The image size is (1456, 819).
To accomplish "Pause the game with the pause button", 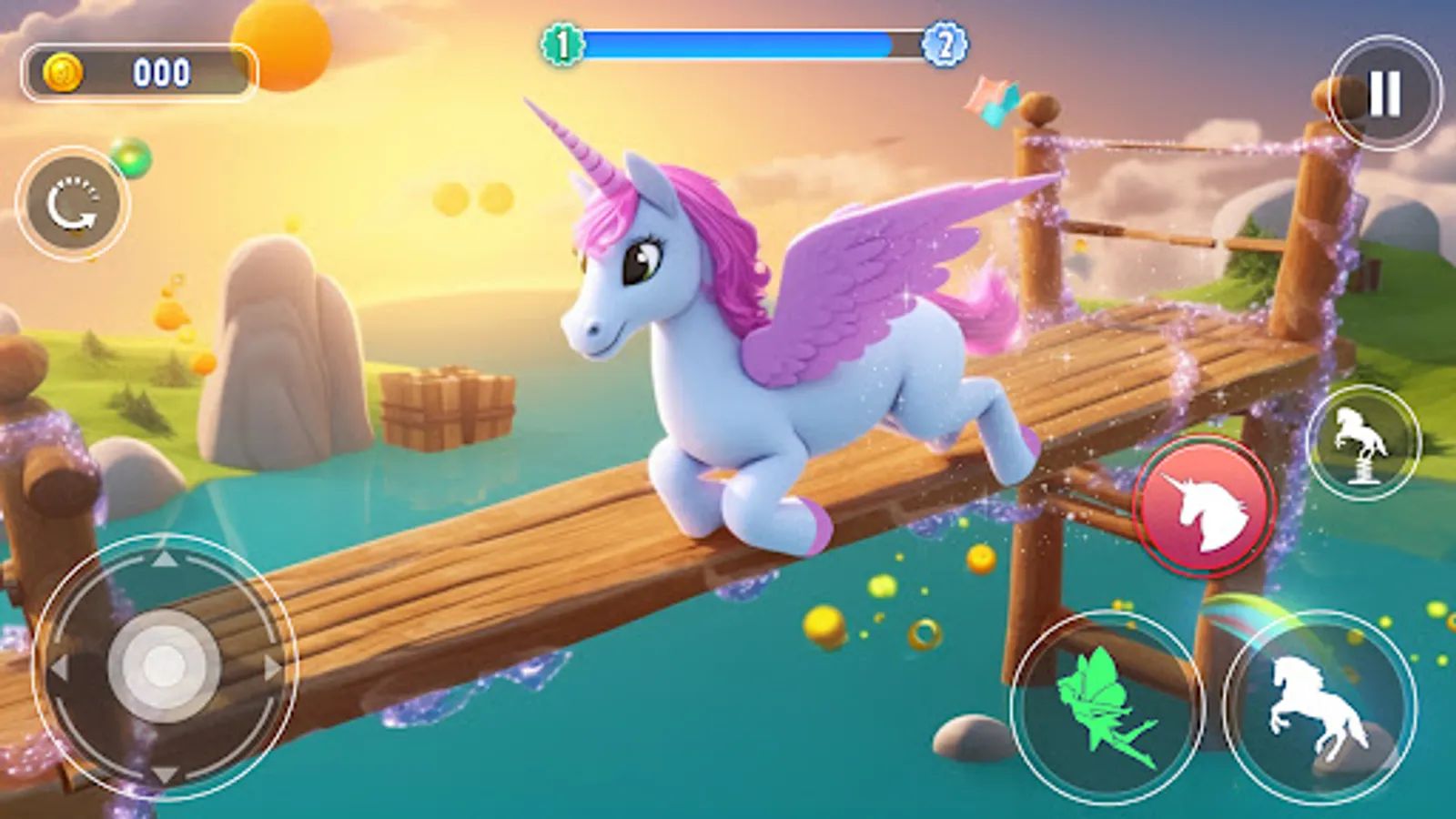I will click(1383, 88).
